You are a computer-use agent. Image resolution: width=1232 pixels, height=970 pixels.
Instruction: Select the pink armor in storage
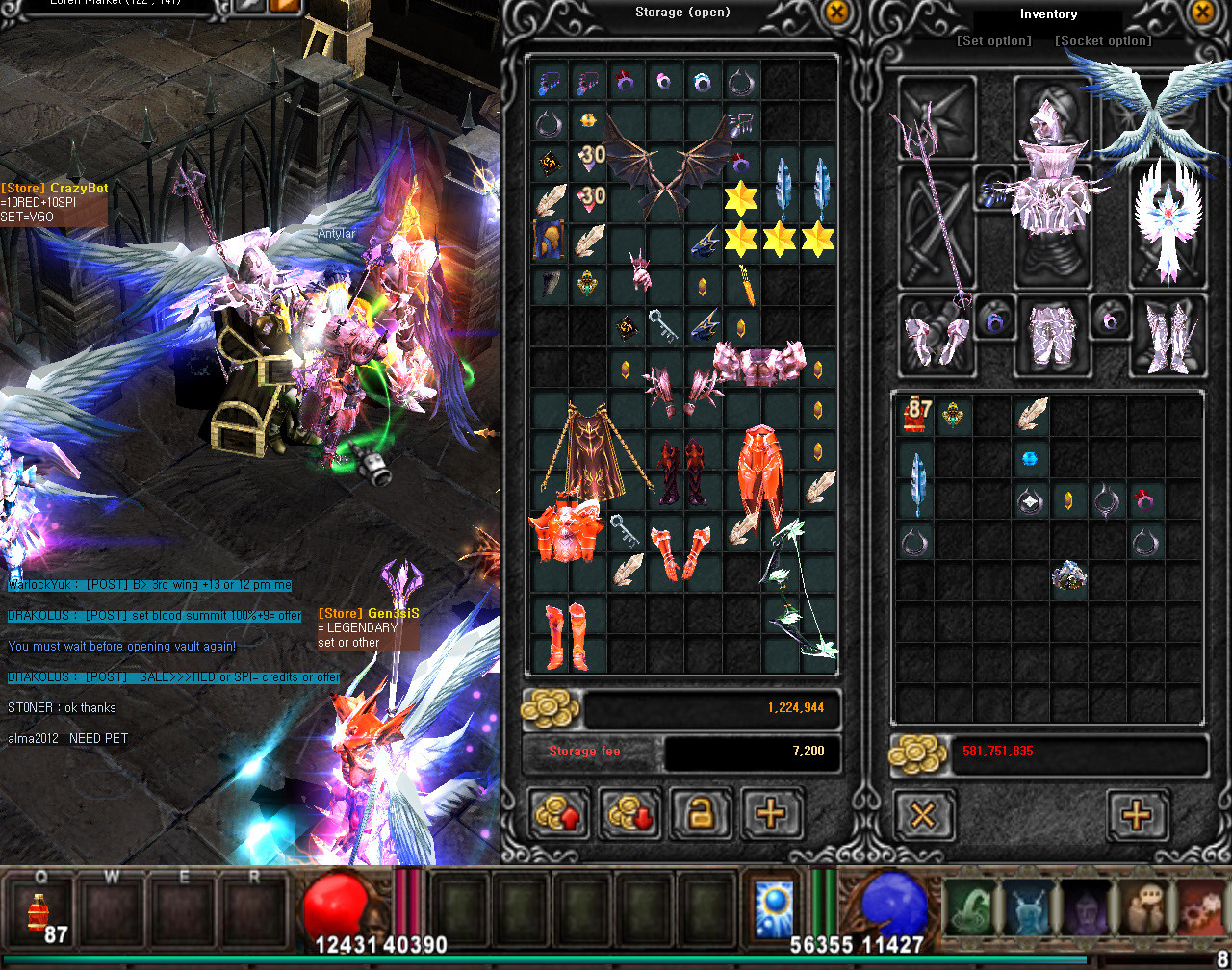759,364
